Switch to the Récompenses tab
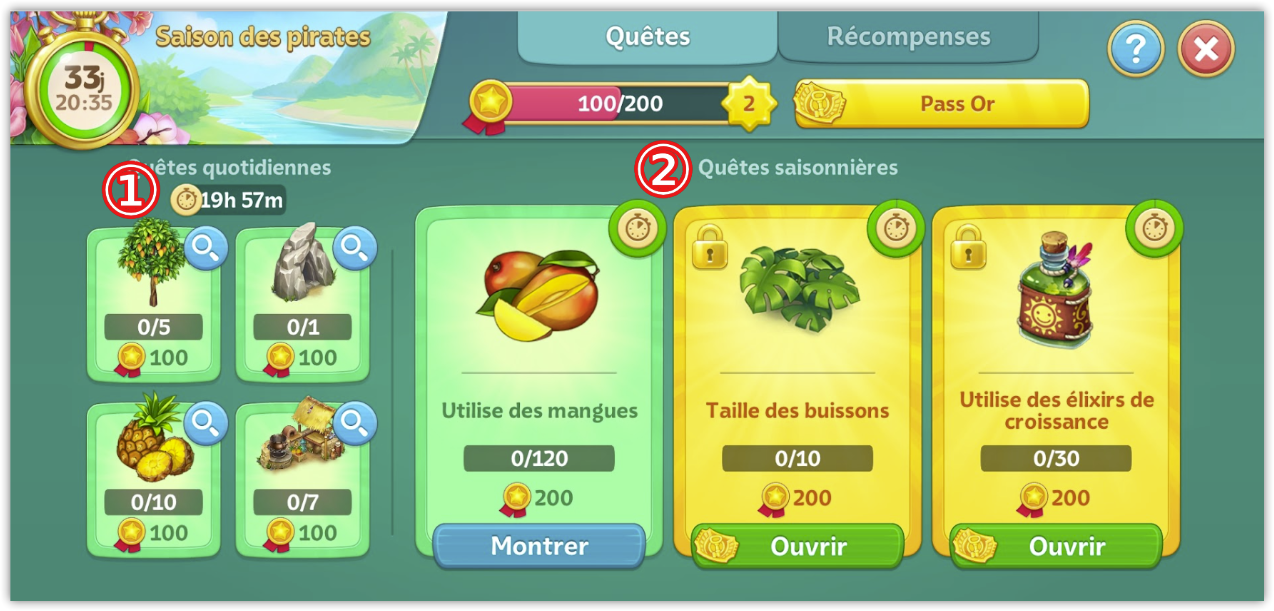The width and height of the screenshot is (1274, 611). coord(908,38)
